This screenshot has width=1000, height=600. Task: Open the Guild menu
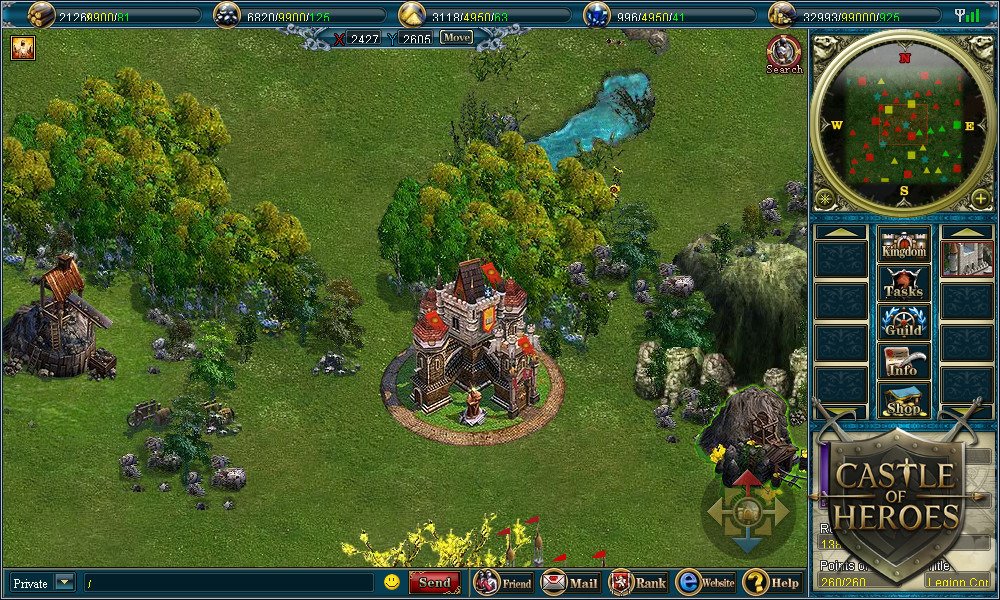pos(903,322)
